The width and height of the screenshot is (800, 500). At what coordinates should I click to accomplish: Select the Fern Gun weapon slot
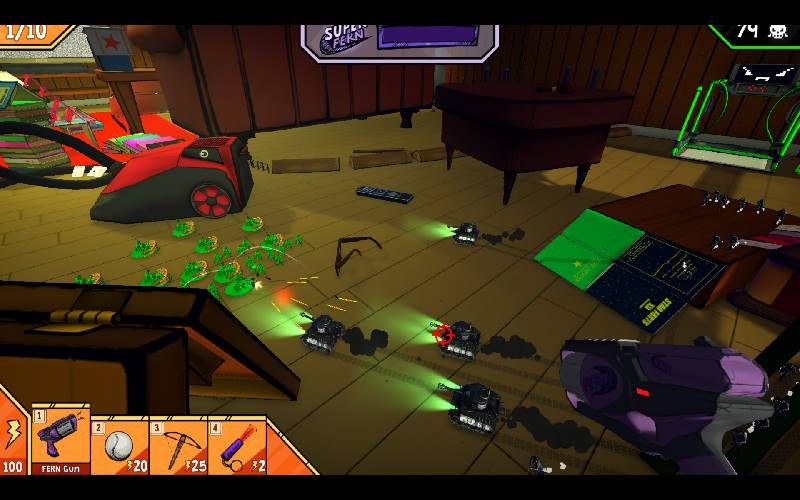[x=61, y=440]
